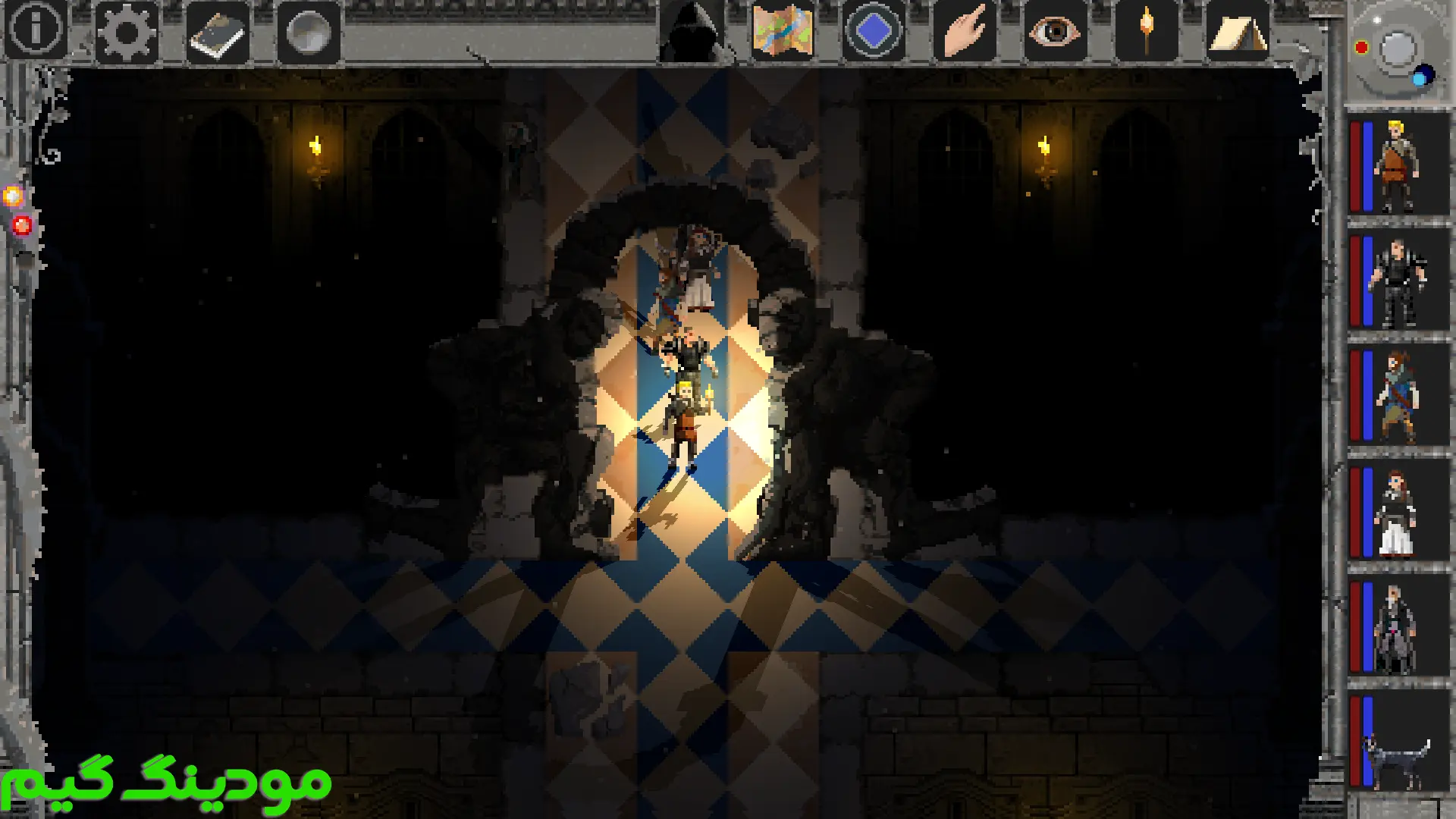Screen dimensions: 1456x819
Task: Select the hooded figure stealth icon
Action: 692,32
